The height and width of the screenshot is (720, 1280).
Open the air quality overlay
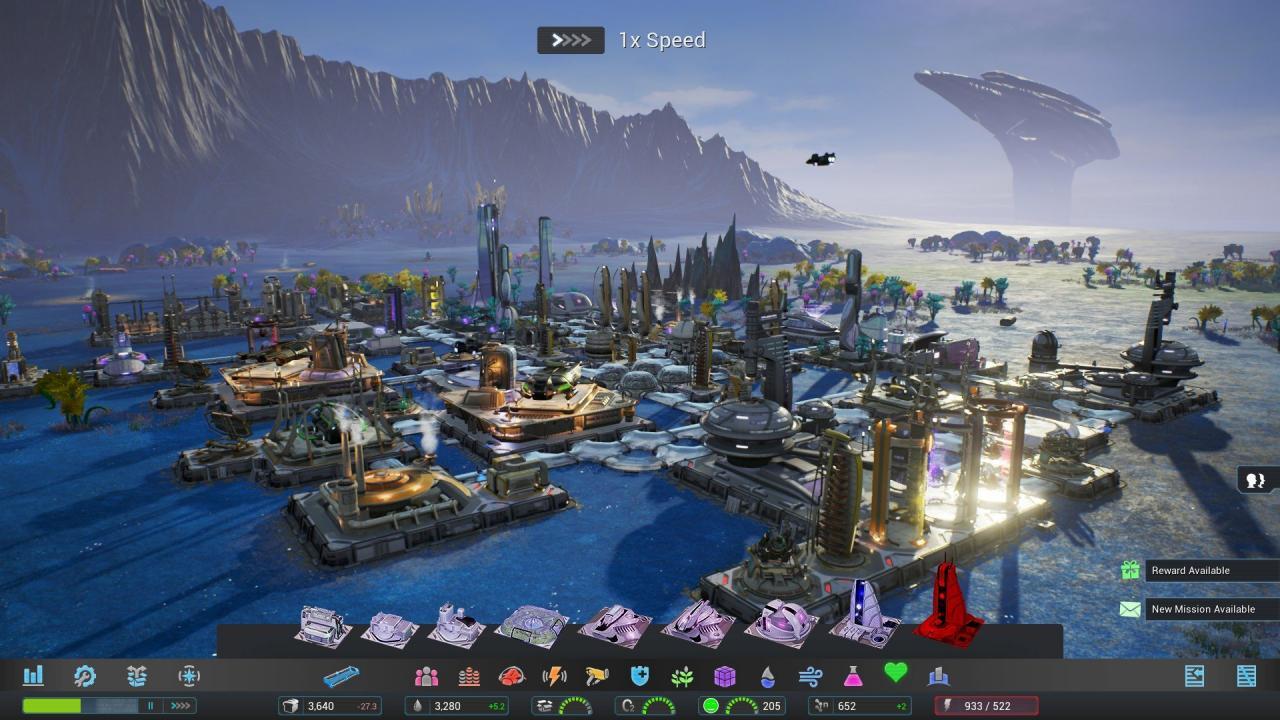tap(808, 676)
